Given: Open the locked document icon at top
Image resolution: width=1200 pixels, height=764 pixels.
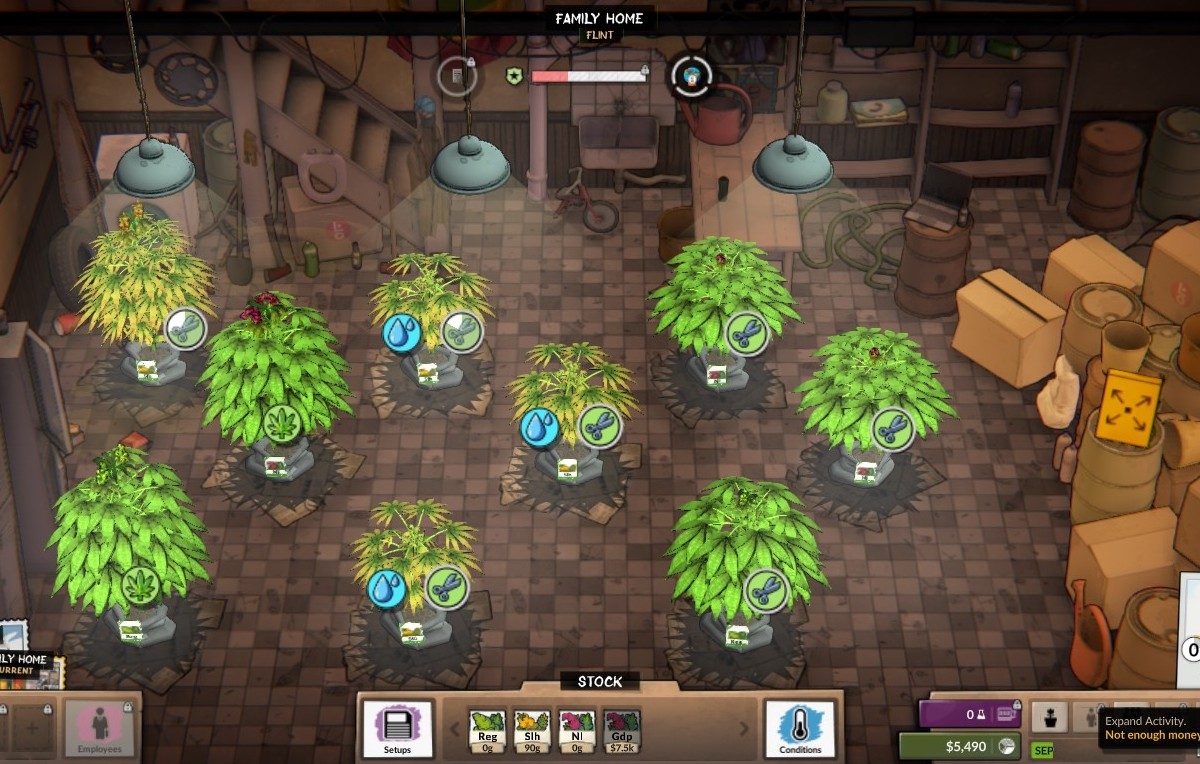Looking at the screenshot, I should tap(456, 75).
